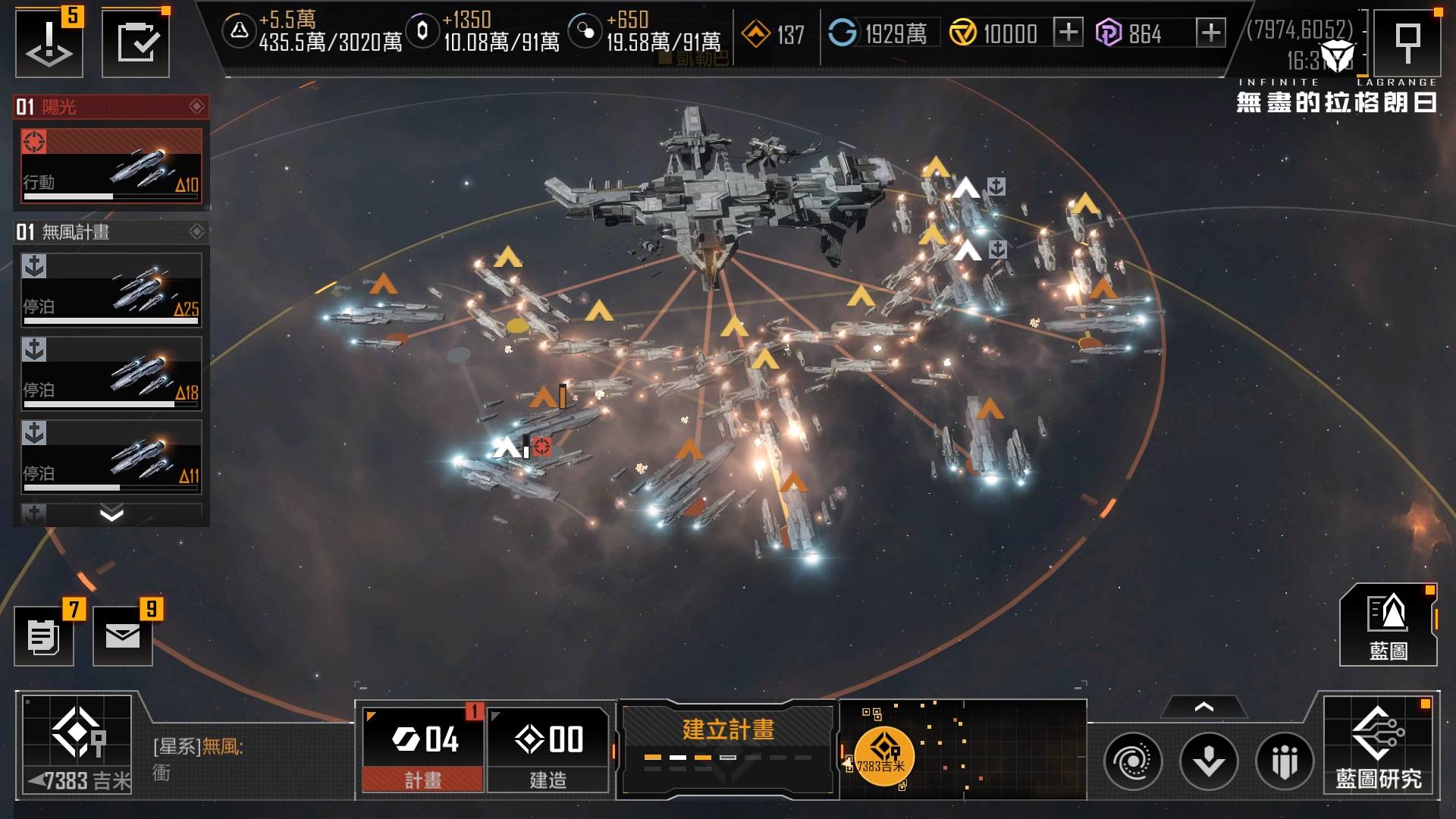Open 藍圖研究 blueprint research
1456x819 pixels.
click(x=1378, y=748)
